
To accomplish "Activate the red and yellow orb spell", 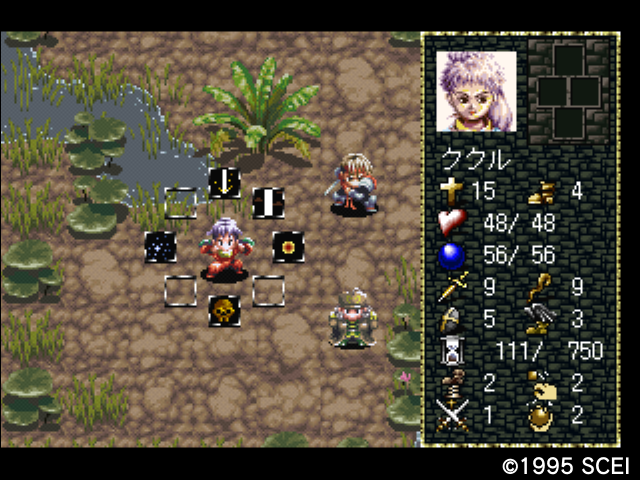I will 288,246.
